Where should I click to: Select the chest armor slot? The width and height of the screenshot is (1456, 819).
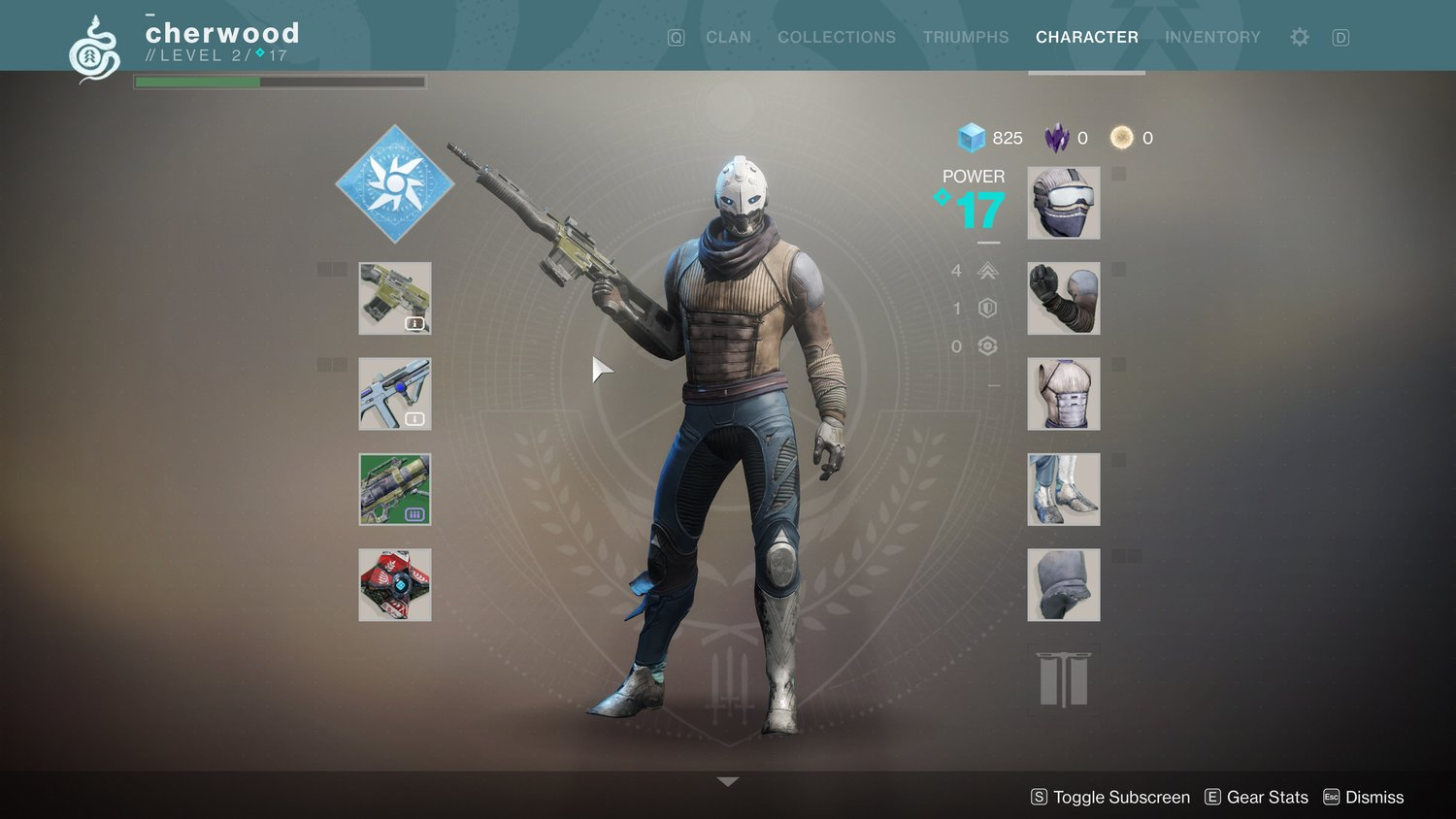click(x=1063, y=394)
